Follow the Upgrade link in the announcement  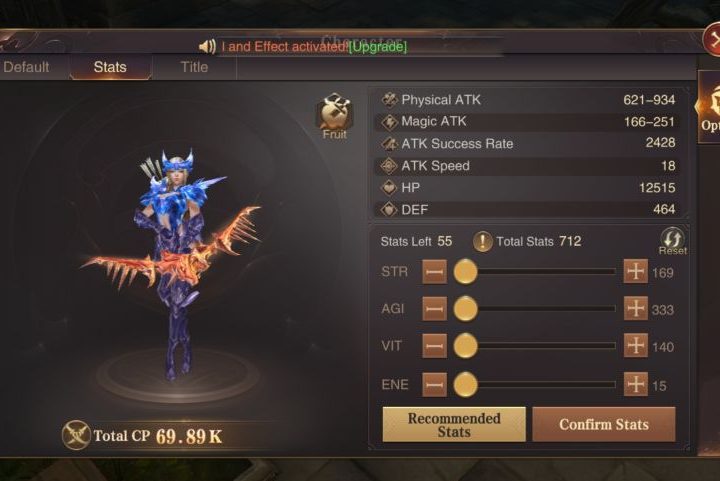pos(378,46)
